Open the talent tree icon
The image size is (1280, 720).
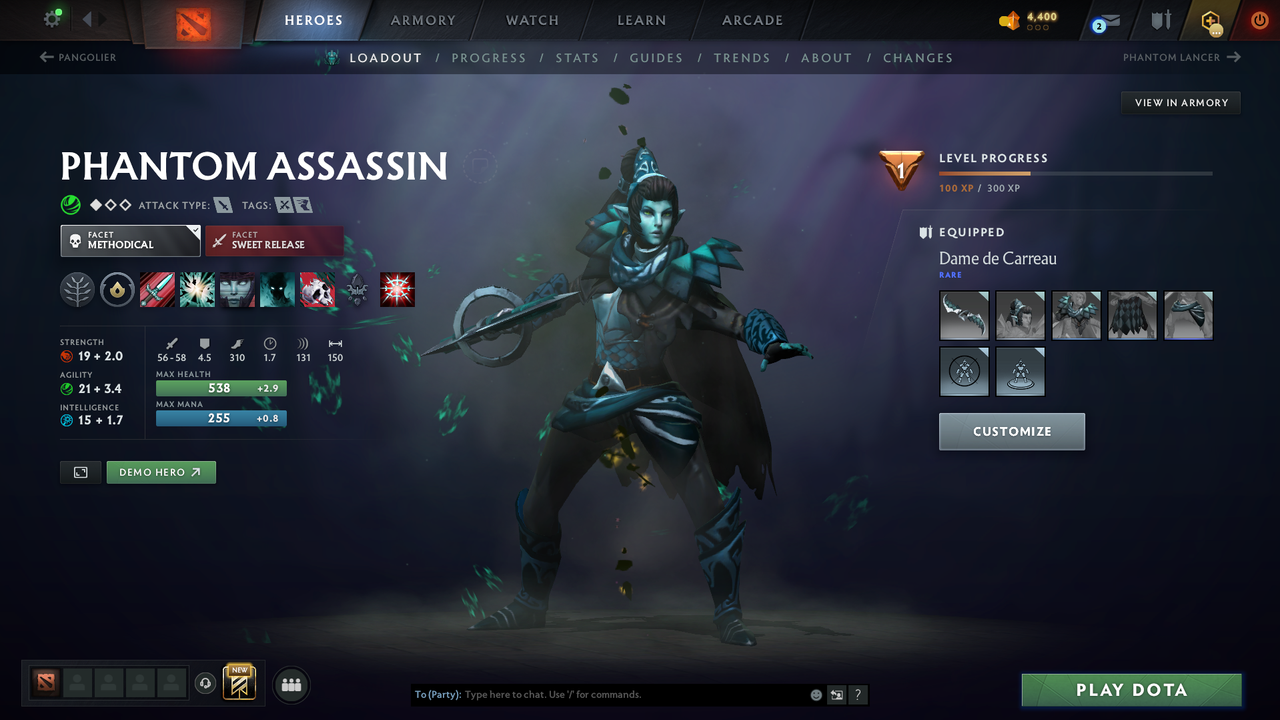click(x=77, y=289)
